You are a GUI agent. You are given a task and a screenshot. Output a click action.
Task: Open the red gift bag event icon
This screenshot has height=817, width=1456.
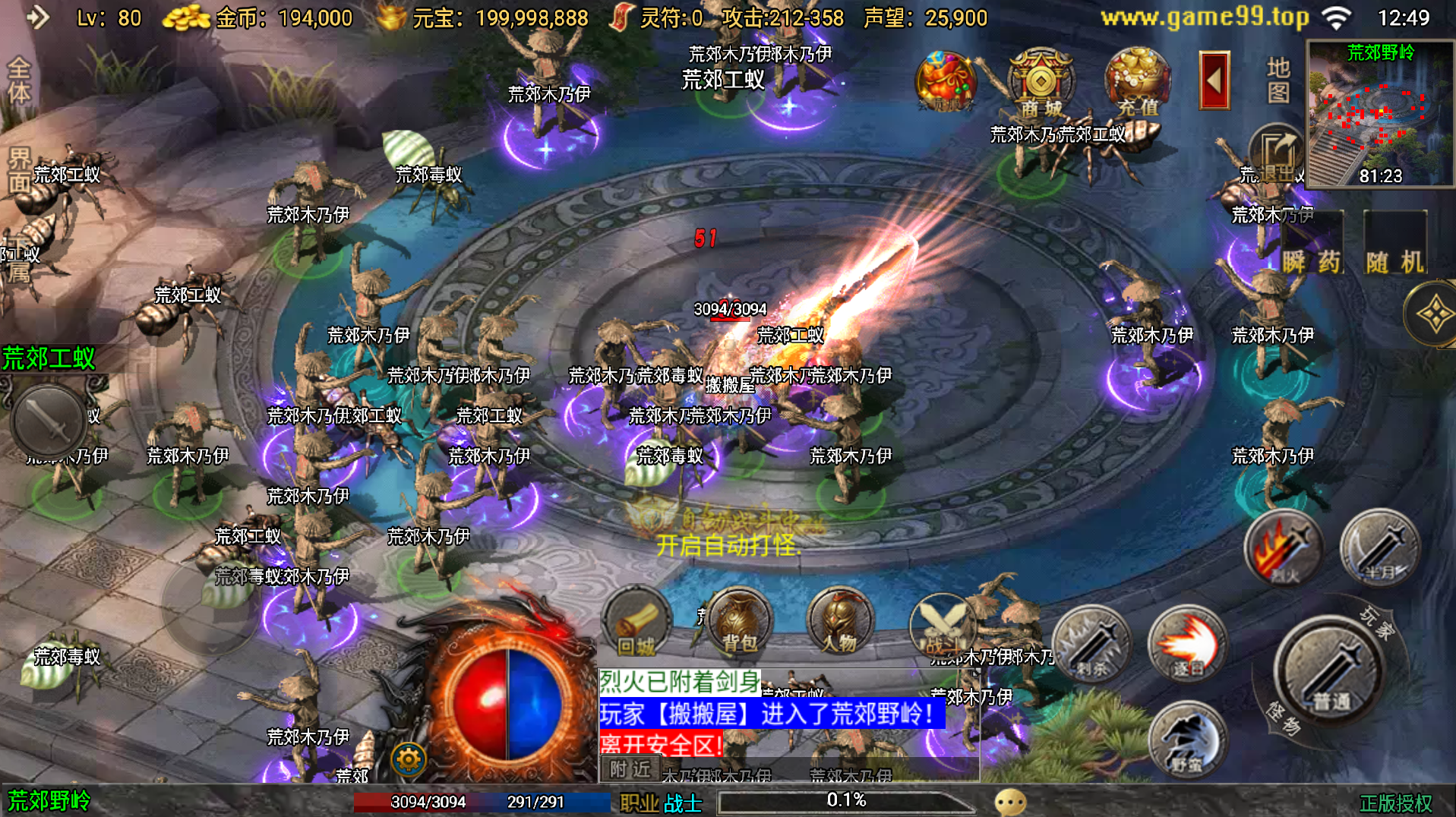click(945, 80)
